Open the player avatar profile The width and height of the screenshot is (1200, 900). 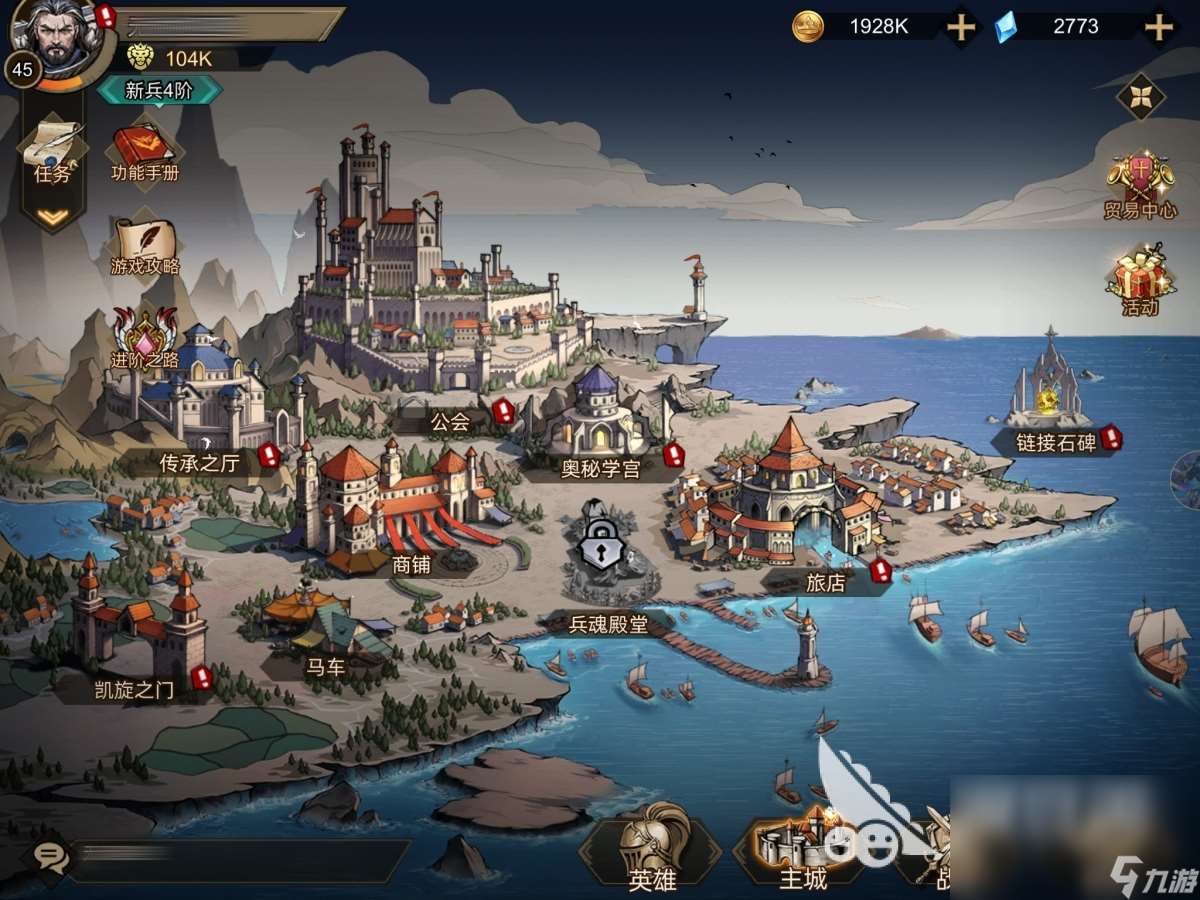(47, 34)
